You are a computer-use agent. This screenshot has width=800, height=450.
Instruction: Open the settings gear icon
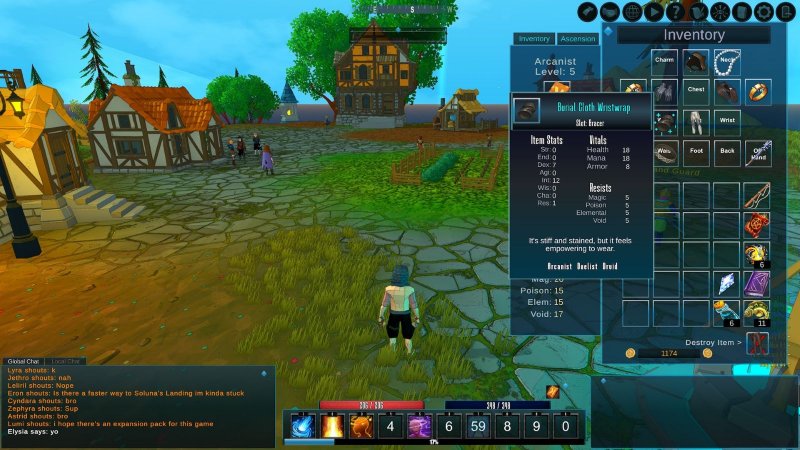764,11
